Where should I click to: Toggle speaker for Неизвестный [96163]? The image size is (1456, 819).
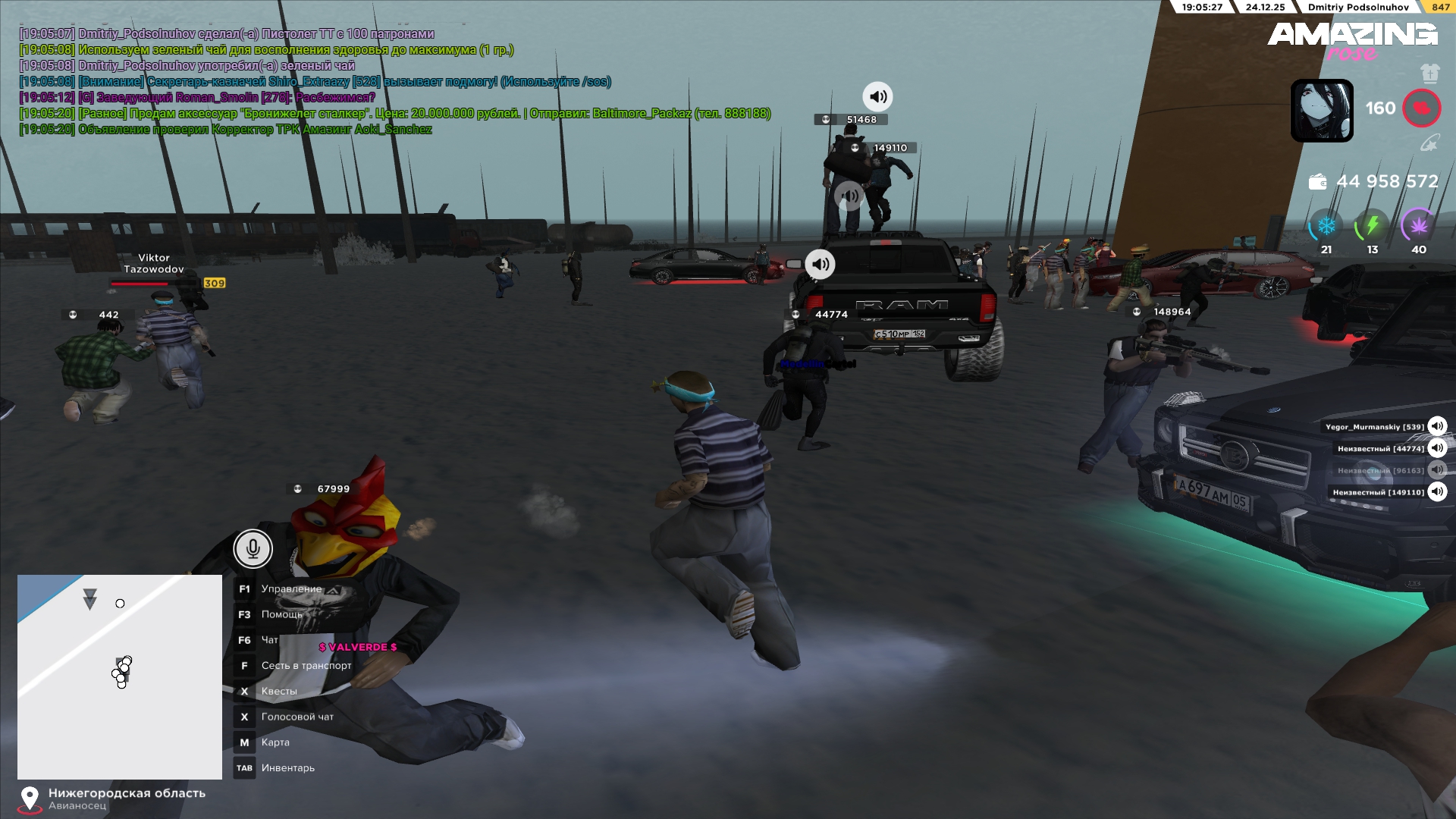(1437, 470)
